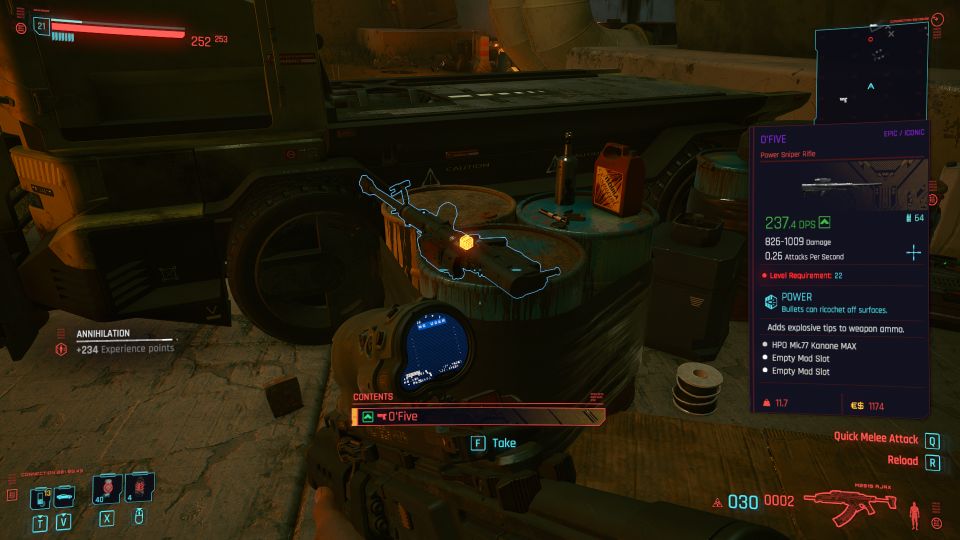Screen dimensions: 960x540
Task: Select the HPO Mk.77 Kanone MAX mod slot
Action: pos(815,344)
